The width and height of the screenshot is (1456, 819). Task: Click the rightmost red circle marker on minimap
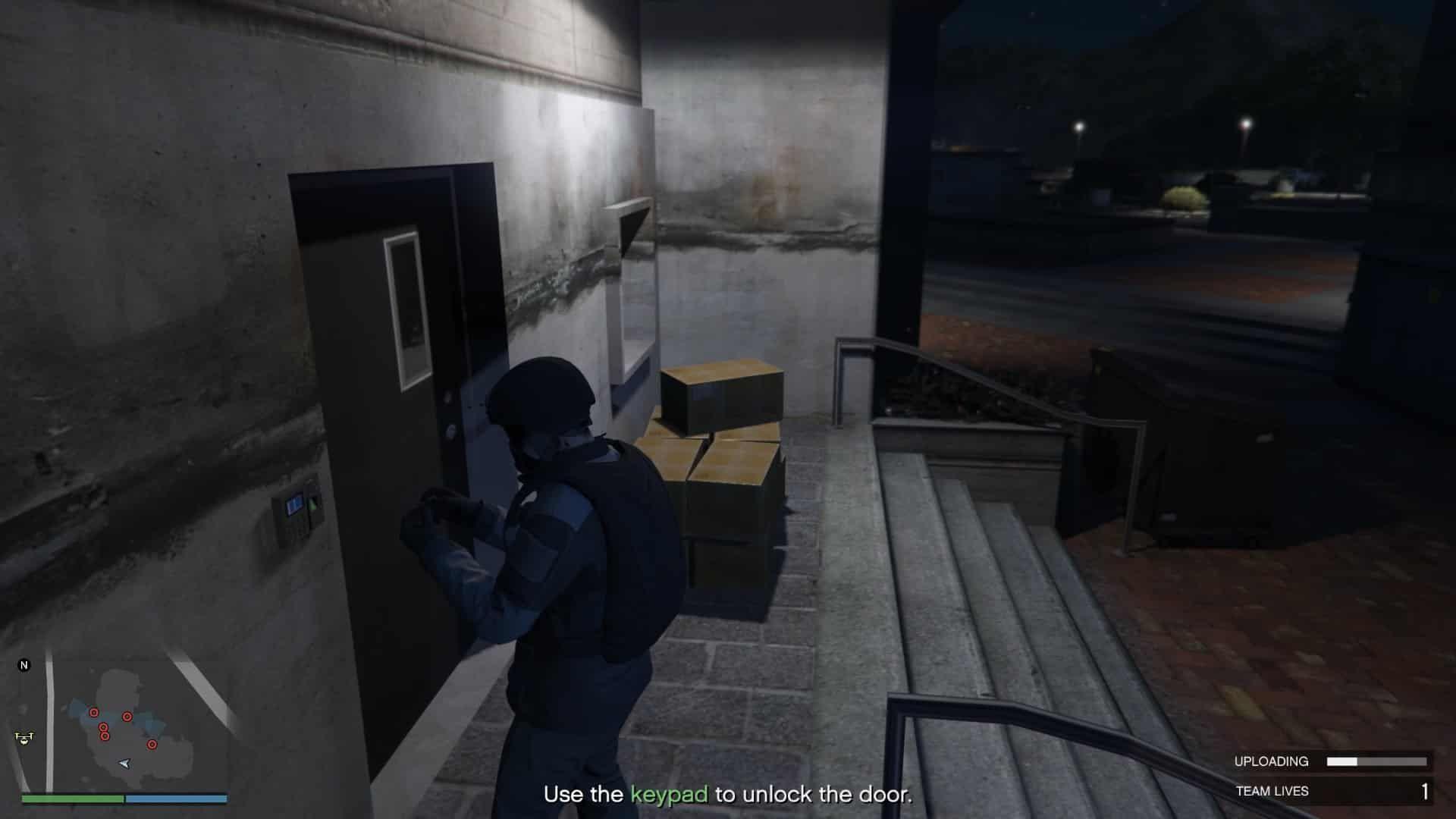(152, 745)
